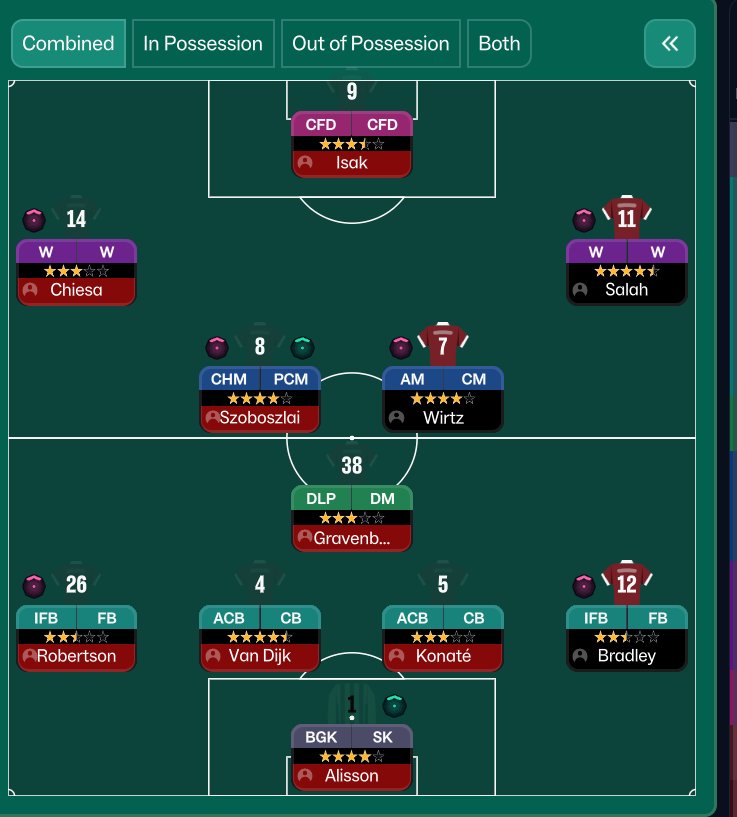Select goalkeeper Alisson's card
Image resolution: width=737 pixels, height=817 pixels.
(351, 757)
